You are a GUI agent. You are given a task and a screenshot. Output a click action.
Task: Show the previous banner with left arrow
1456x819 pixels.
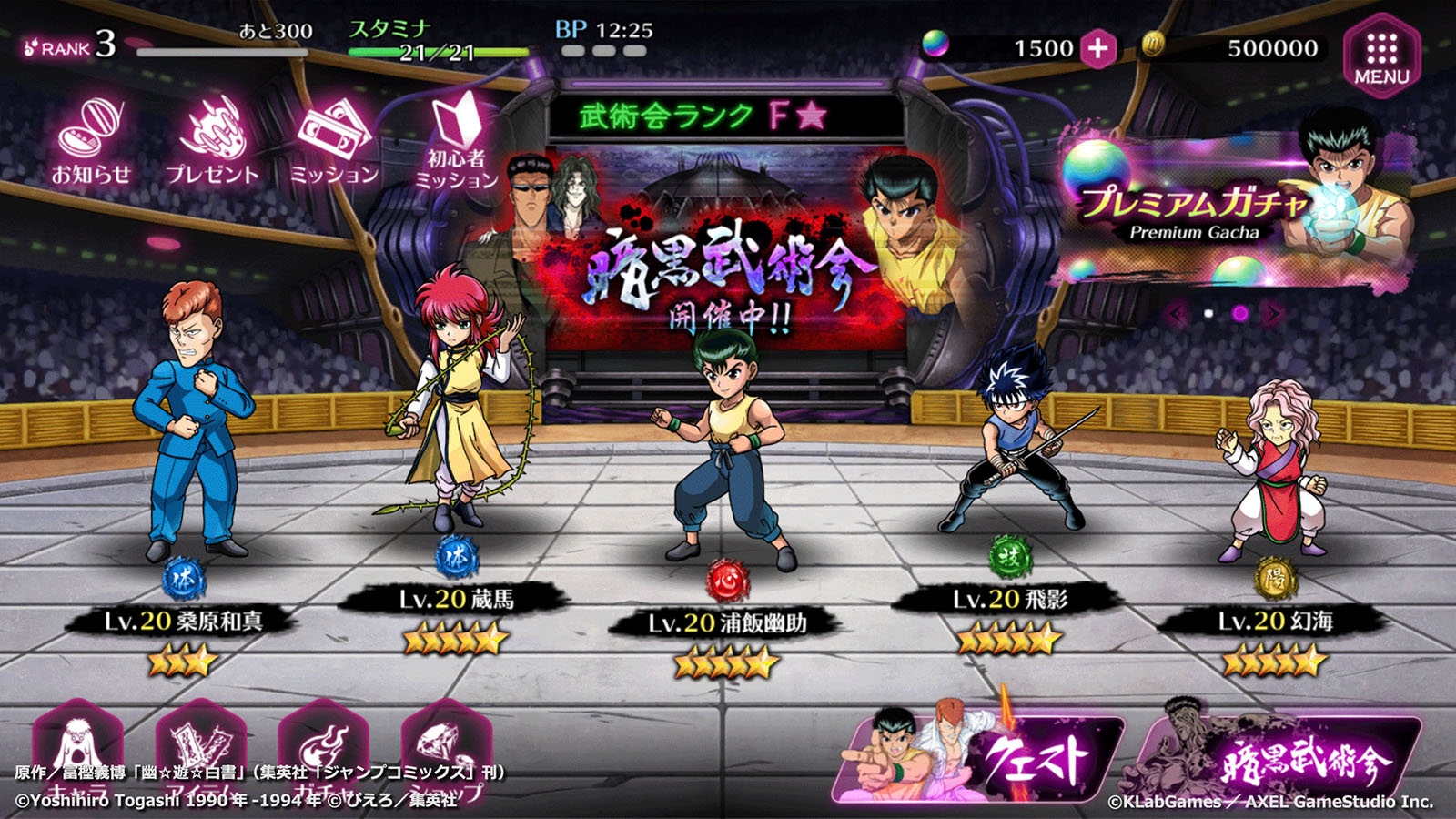pos(1177,314)
